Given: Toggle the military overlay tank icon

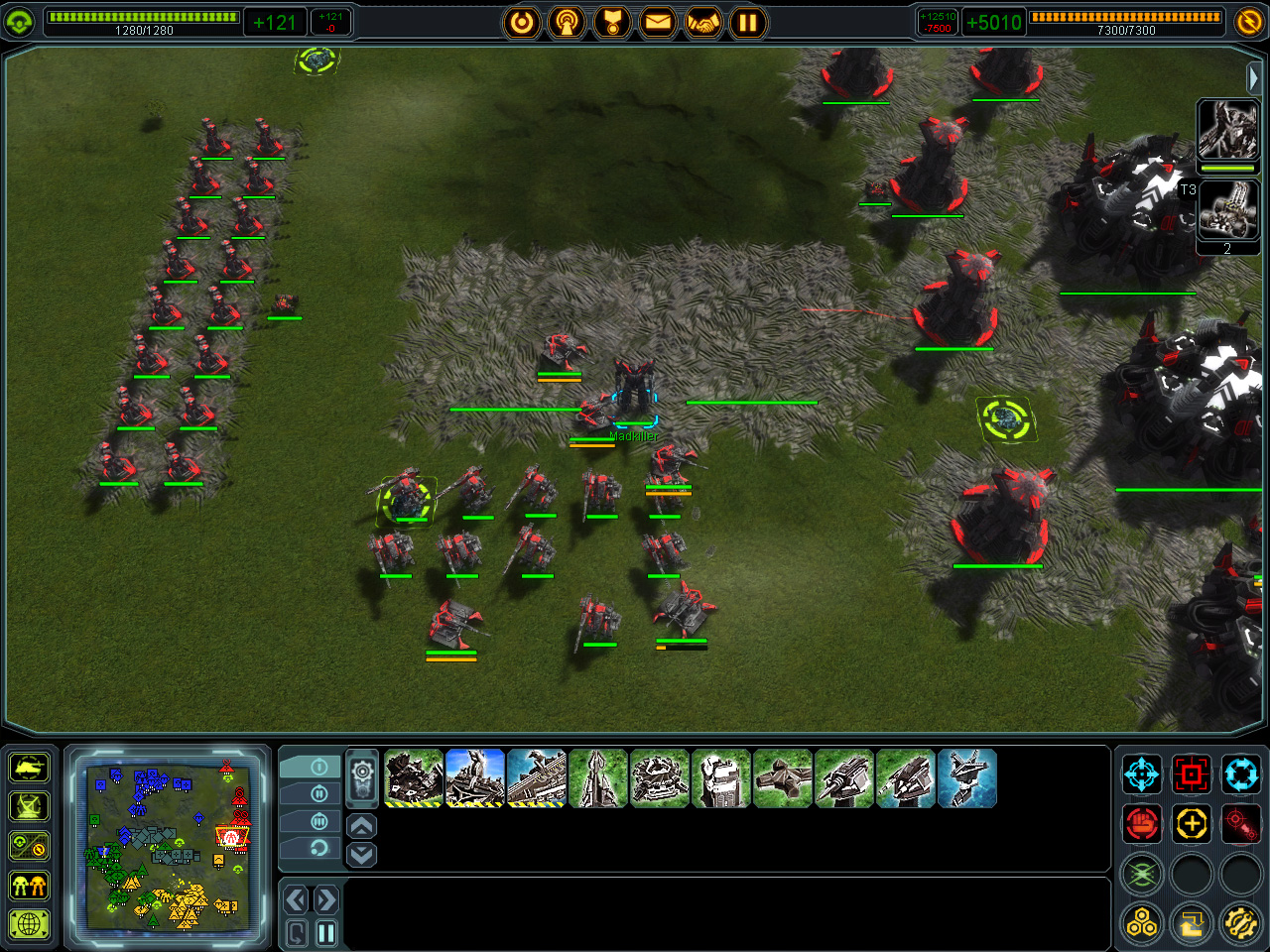Looking at the screenshot, I should [x=29, y=768].
